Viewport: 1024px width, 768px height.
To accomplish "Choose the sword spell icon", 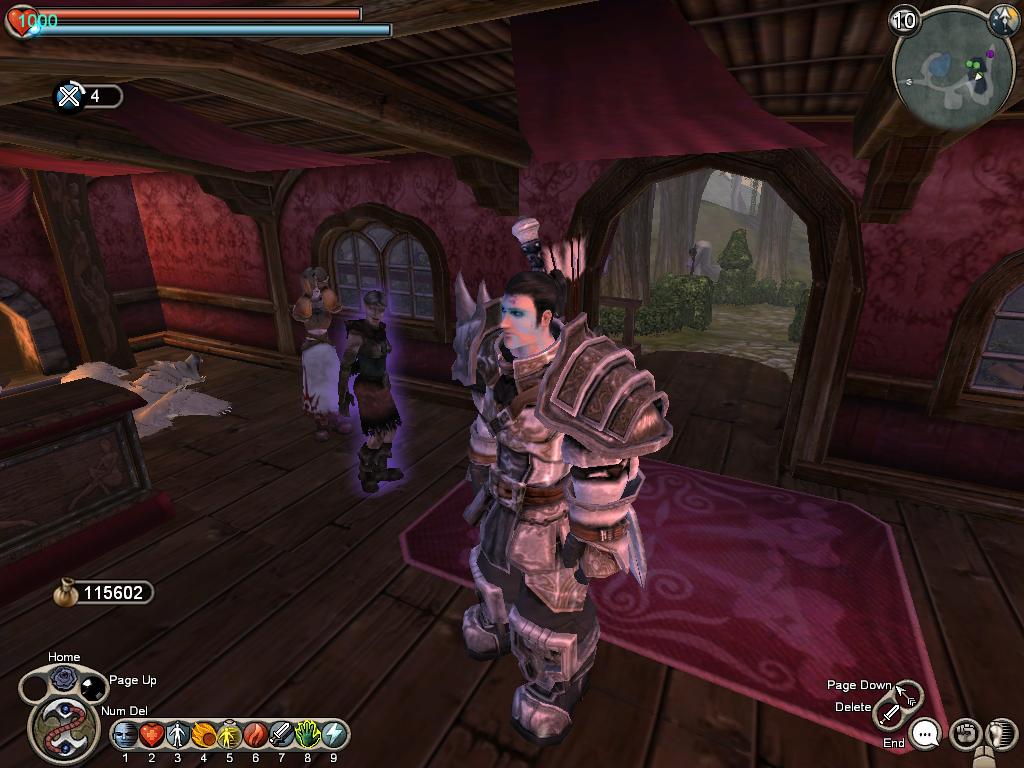I will point(282,735).
